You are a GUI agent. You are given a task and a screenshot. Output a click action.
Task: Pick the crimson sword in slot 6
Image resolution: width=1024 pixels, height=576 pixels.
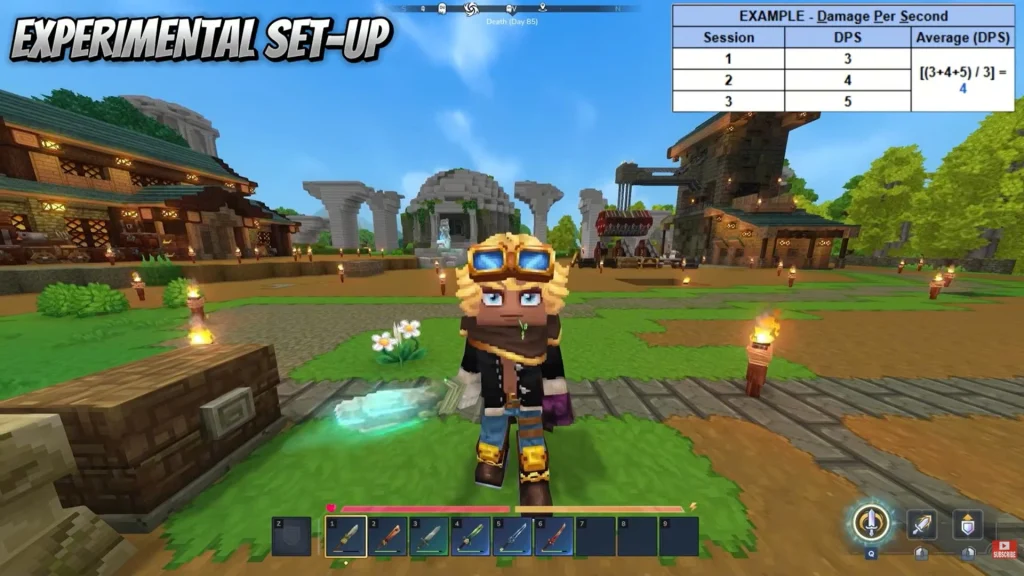point(555,536)
